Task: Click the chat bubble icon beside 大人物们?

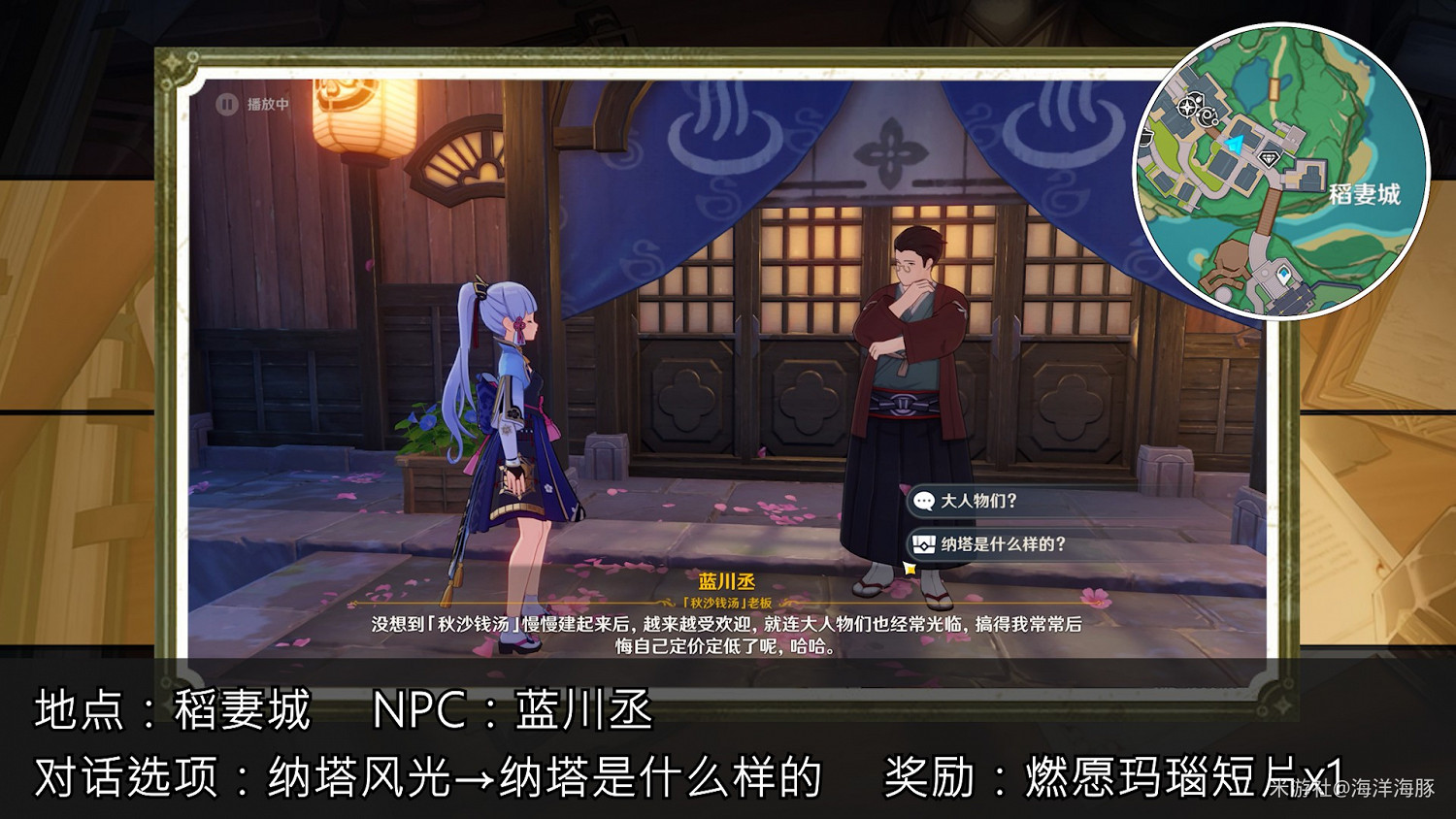Action: coord(924,501)
